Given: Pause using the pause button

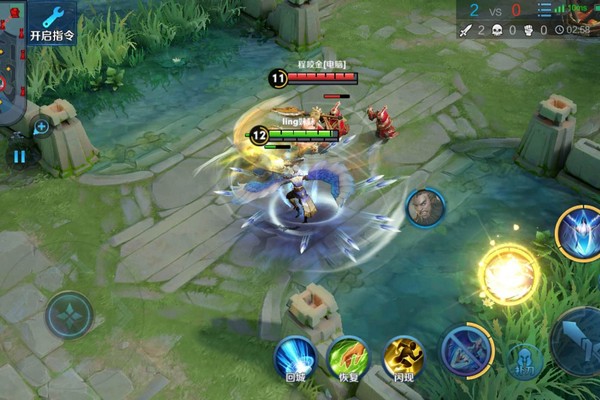Looking at the screenshot, I should click(x=19, y=155).
